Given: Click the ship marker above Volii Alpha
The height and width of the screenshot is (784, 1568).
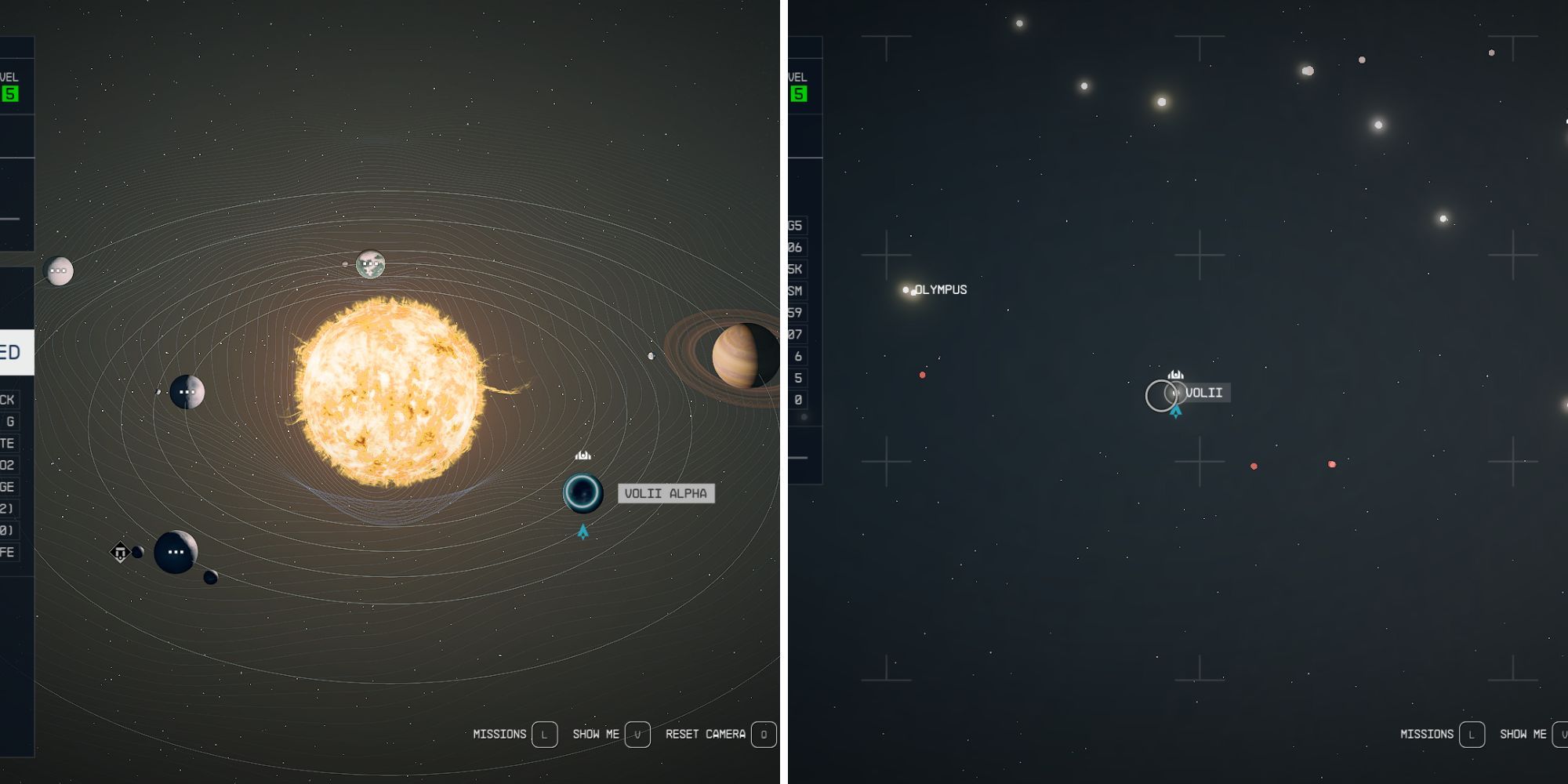Looking at the screenshot, I should (582, 453).
